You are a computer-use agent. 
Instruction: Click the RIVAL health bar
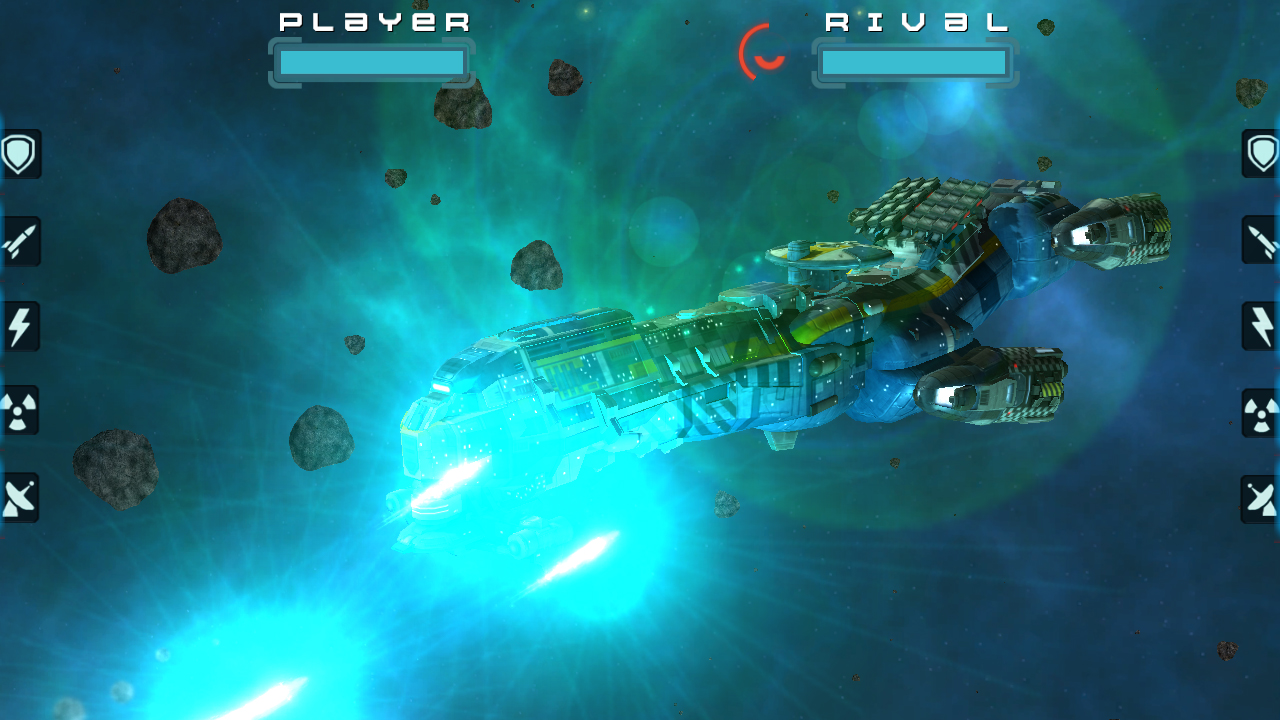tap(914, 62)
